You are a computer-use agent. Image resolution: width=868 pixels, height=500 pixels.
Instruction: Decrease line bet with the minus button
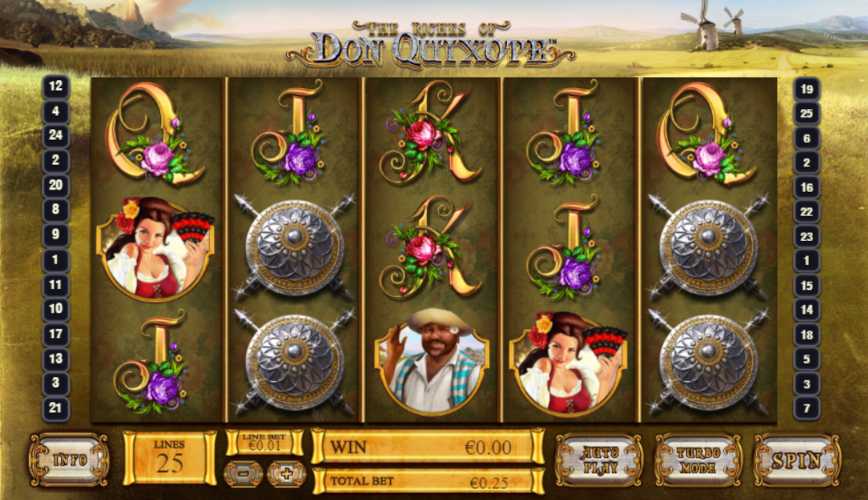245,473
